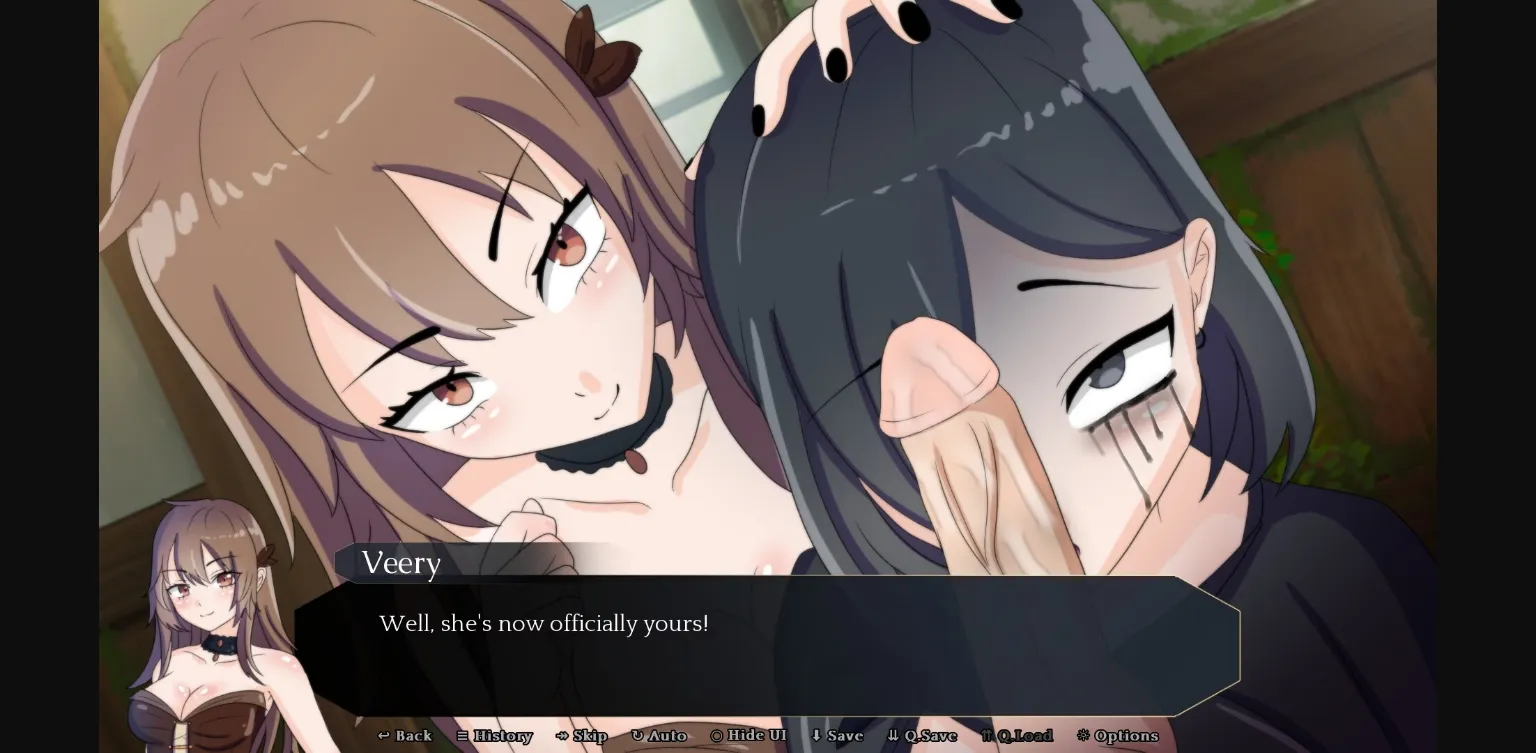The width and height of the screenshot is (1536, 753).
Task: Click the circular arrow icon beside Auto
Action: click(637, 735)
